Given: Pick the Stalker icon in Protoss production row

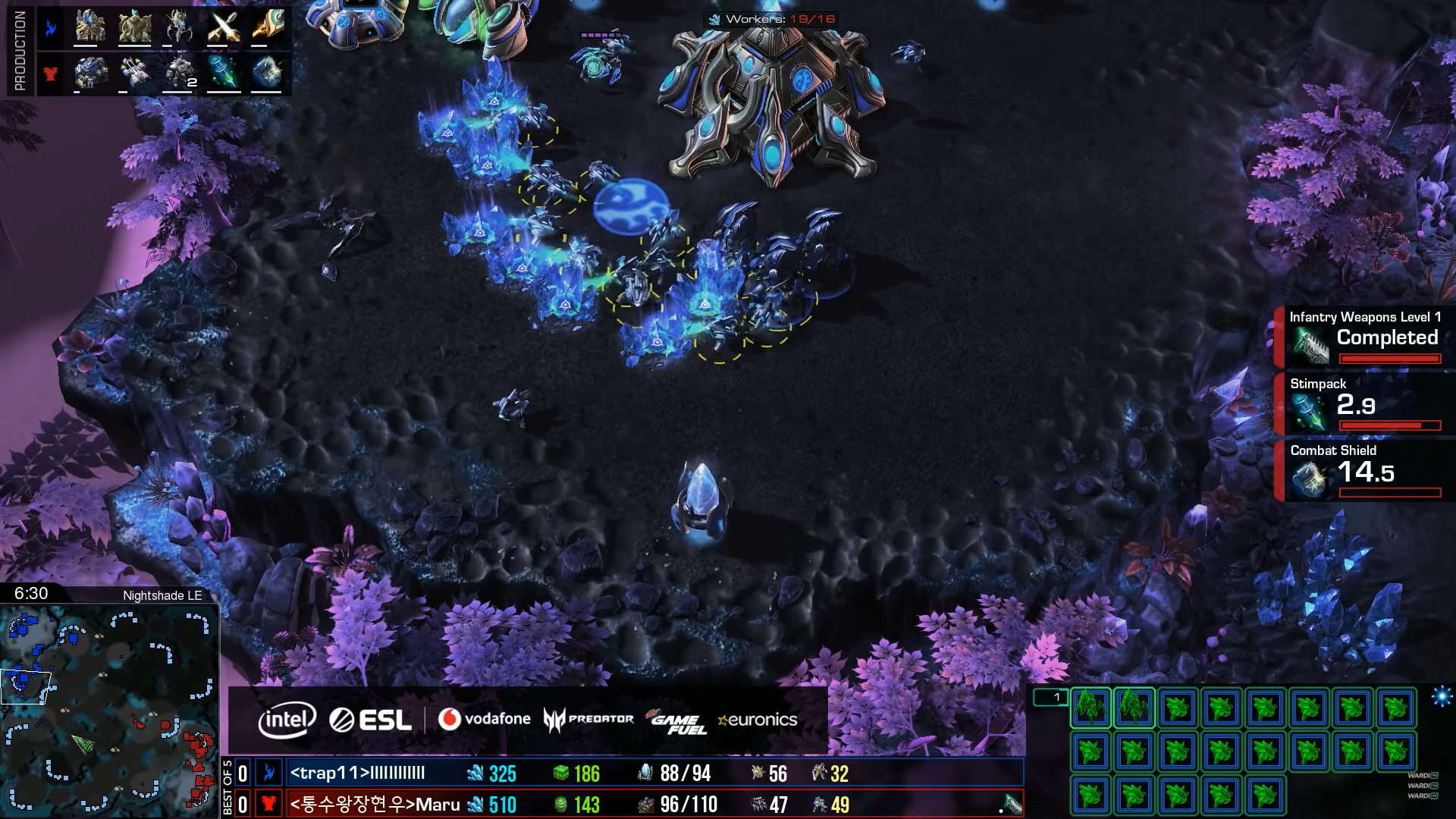Looking at the screenshot, I should pos(180,27).
